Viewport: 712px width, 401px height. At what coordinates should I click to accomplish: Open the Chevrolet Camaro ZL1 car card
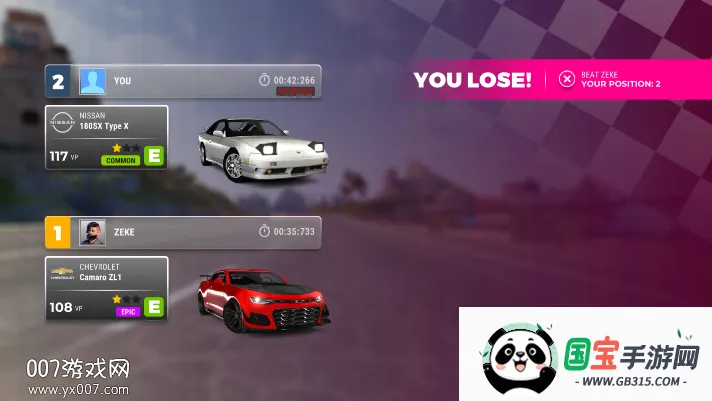click(x=107, y=288)
